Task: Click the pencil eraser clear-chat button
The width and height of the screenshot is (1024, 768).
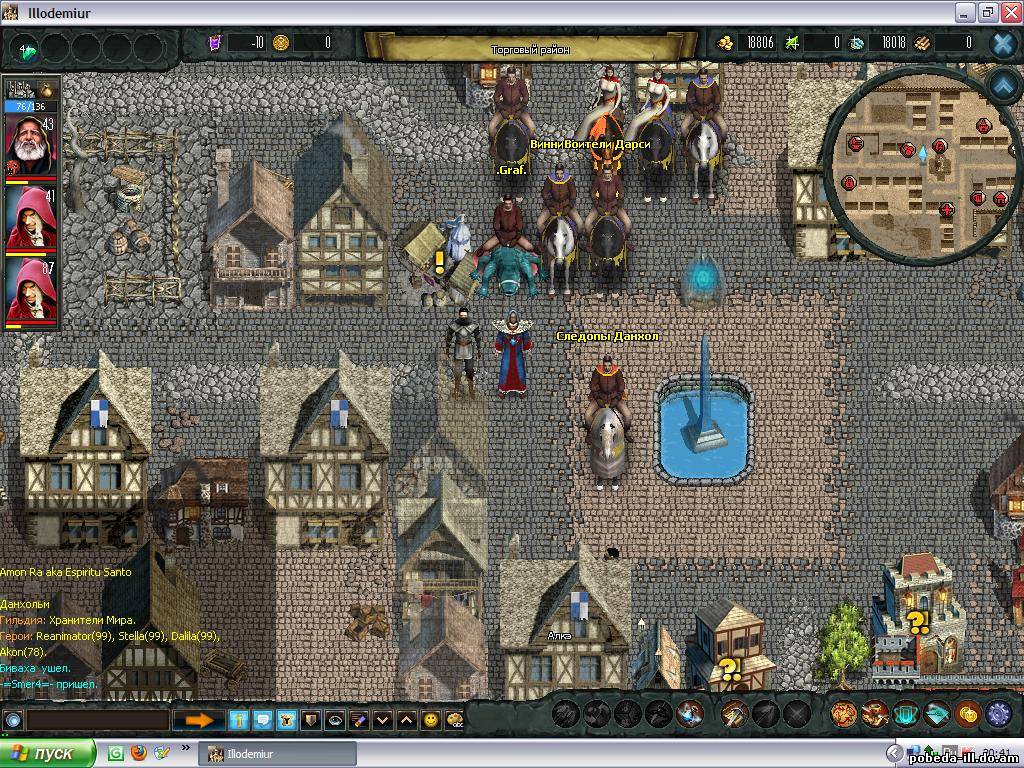Action: click(x=358, y=719)
